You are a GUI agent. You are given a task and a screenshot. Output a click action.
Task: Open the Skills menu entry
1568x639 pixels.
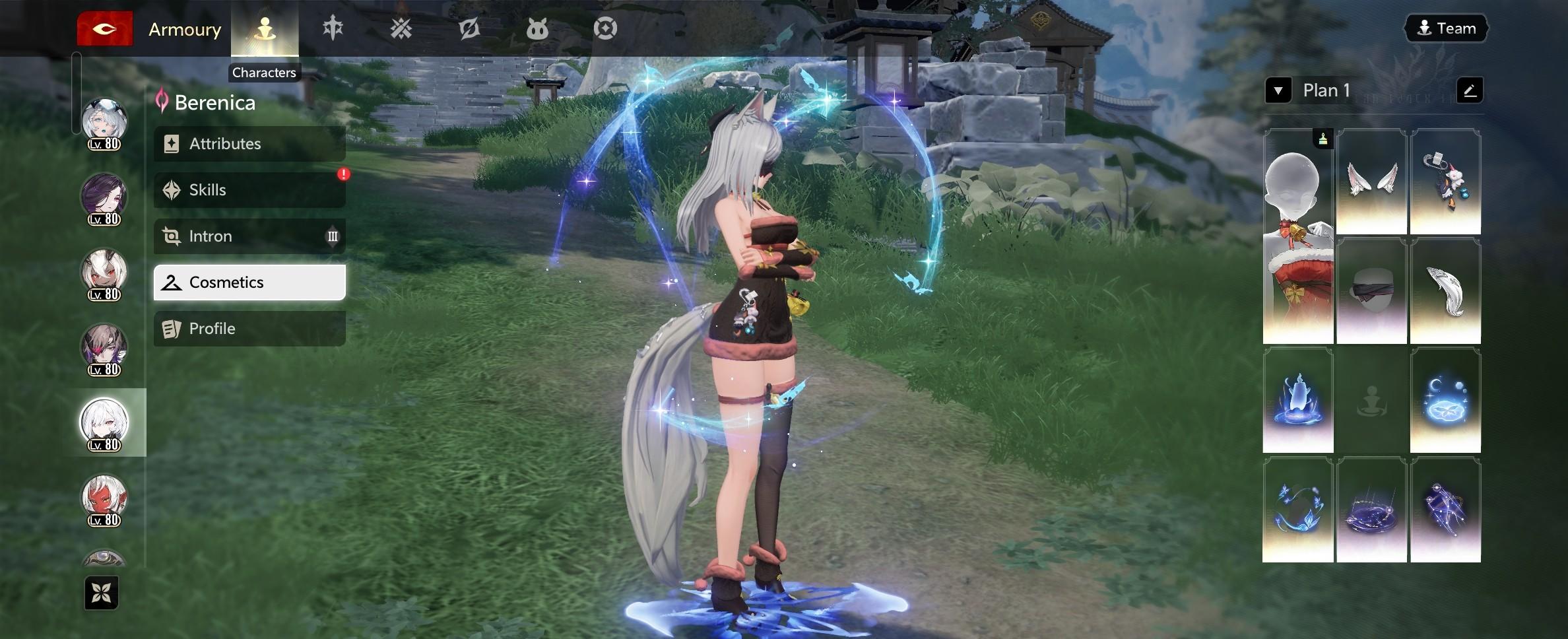click(249, 190)
